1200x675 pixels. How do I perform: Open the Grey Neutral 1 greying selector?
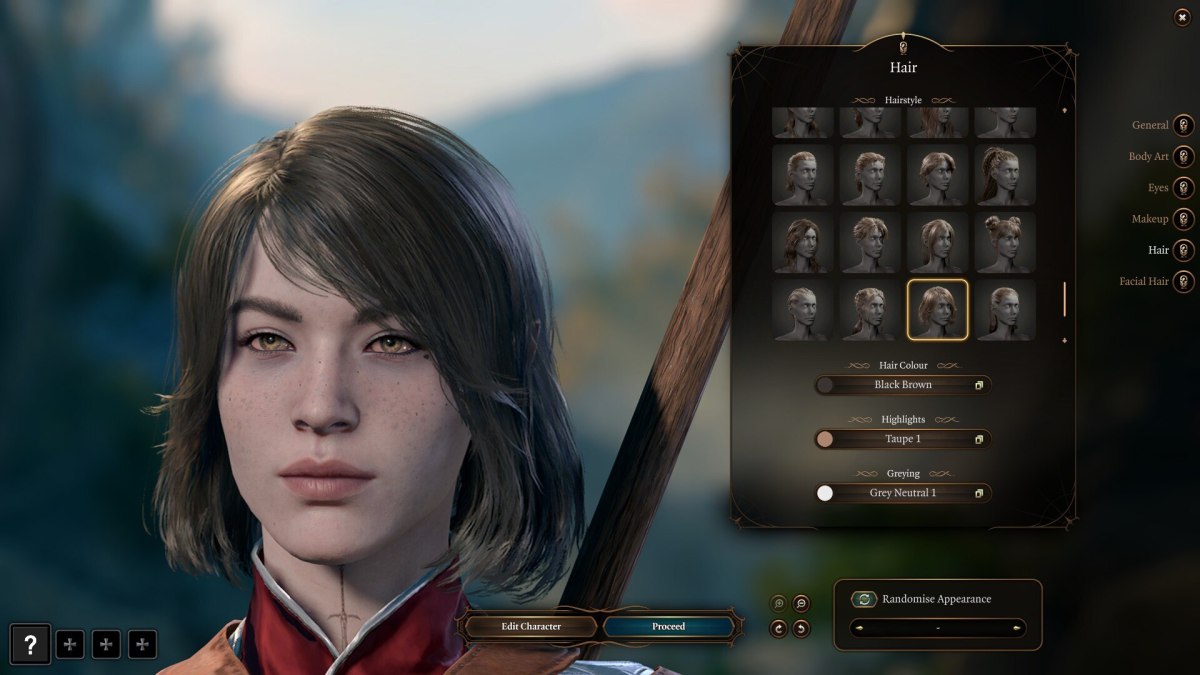[x=903, y=493]
